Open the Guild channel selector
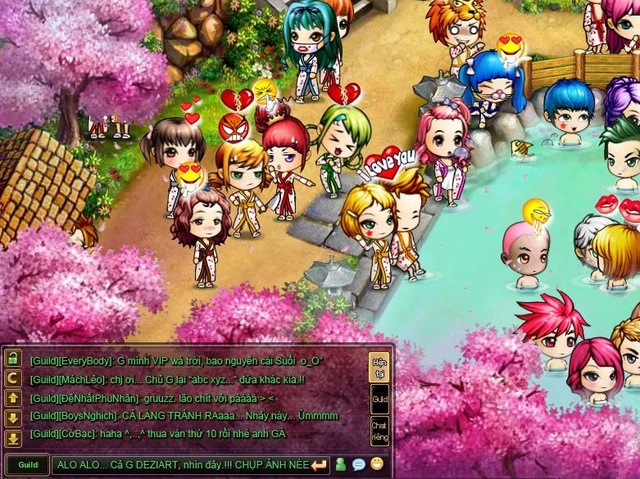The width and height of the screenshot is (640, 479). 27,465
